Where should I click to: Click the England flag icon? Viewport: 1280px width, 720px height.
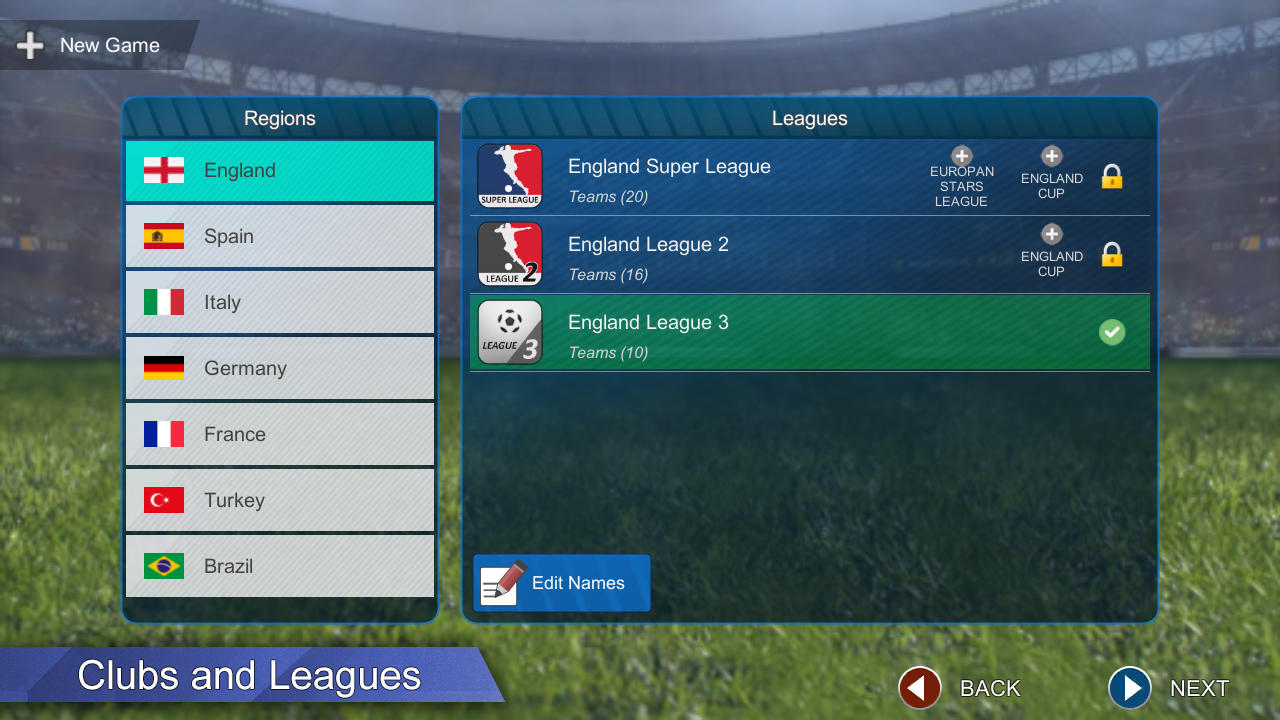[164, 170]
